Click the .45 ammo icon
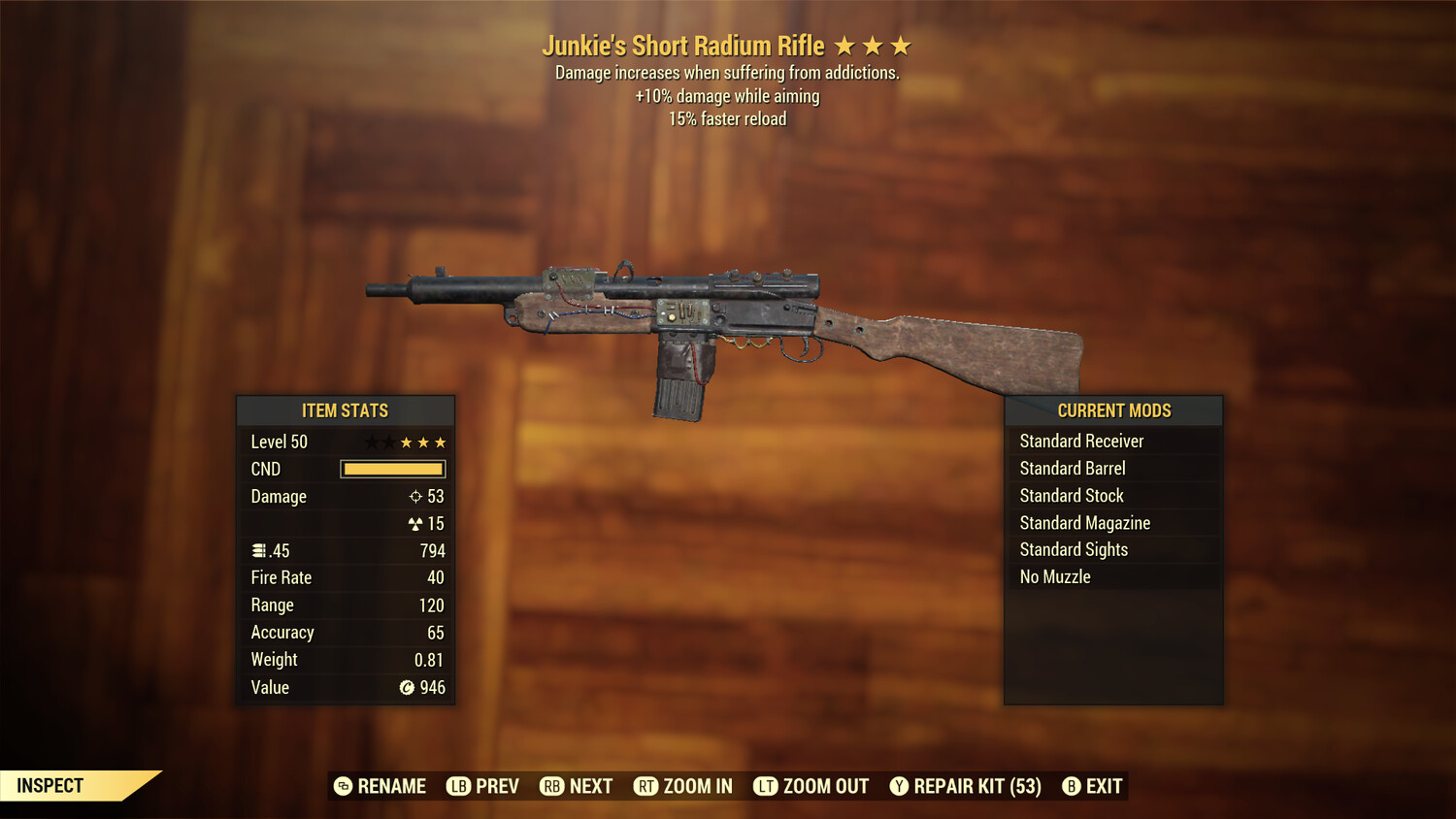Viewport: 1456px width, 819px height. (x=259, y=549)
